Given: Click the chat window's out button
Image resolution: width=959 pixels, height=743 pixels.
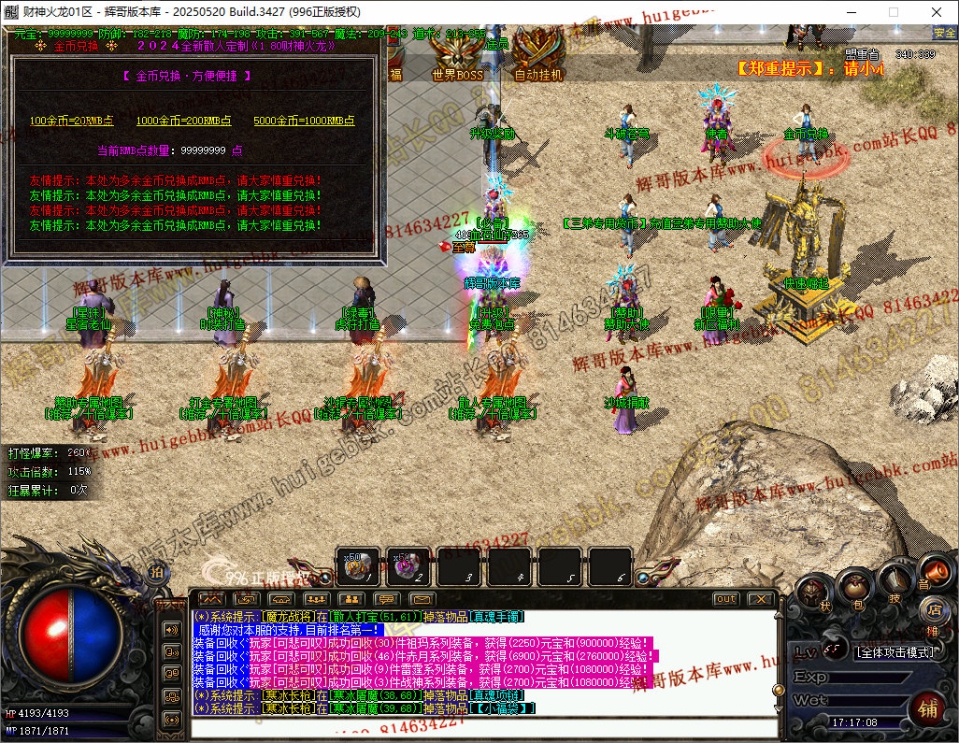Looking at the screenshot, I should [725, 599].
